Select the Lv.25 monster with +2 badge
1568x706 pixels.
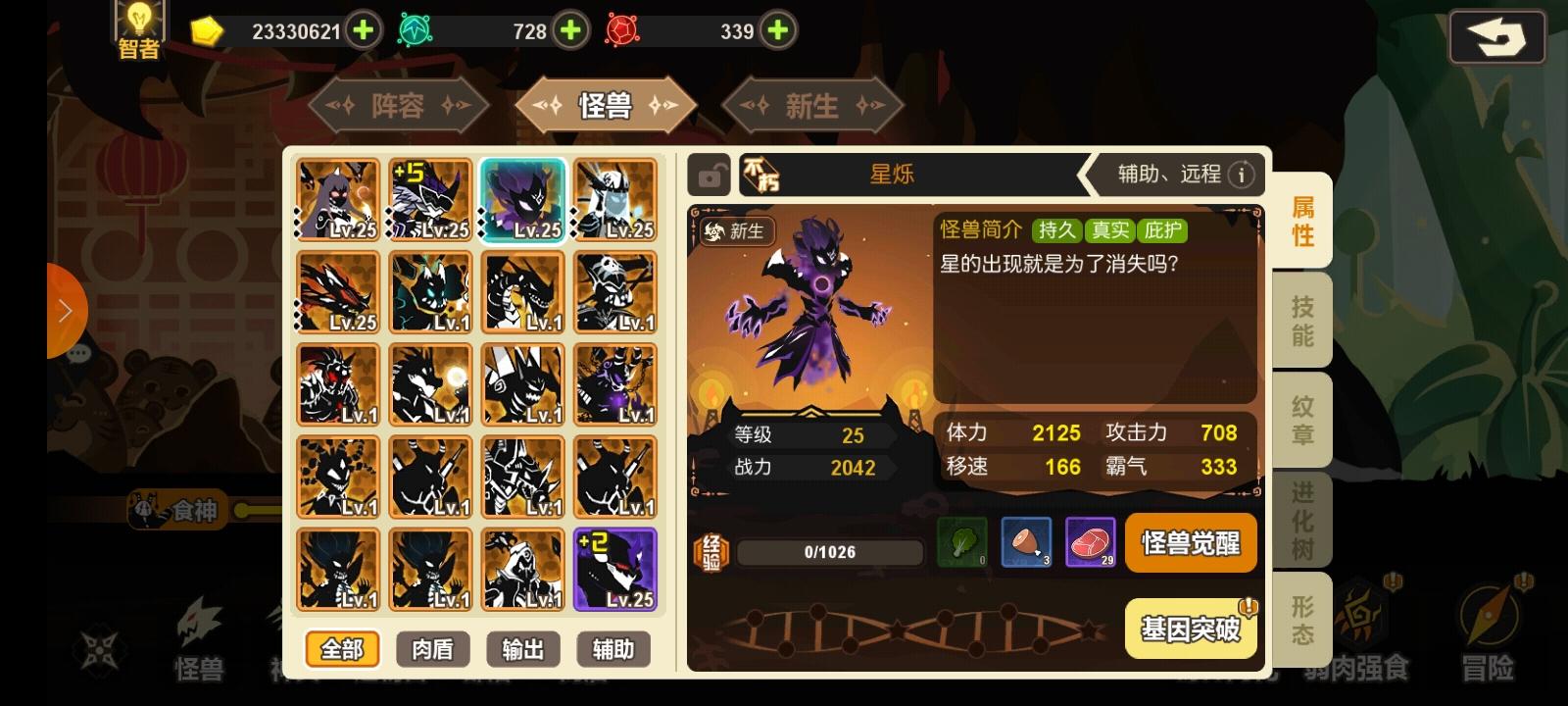tap(615, 567)
